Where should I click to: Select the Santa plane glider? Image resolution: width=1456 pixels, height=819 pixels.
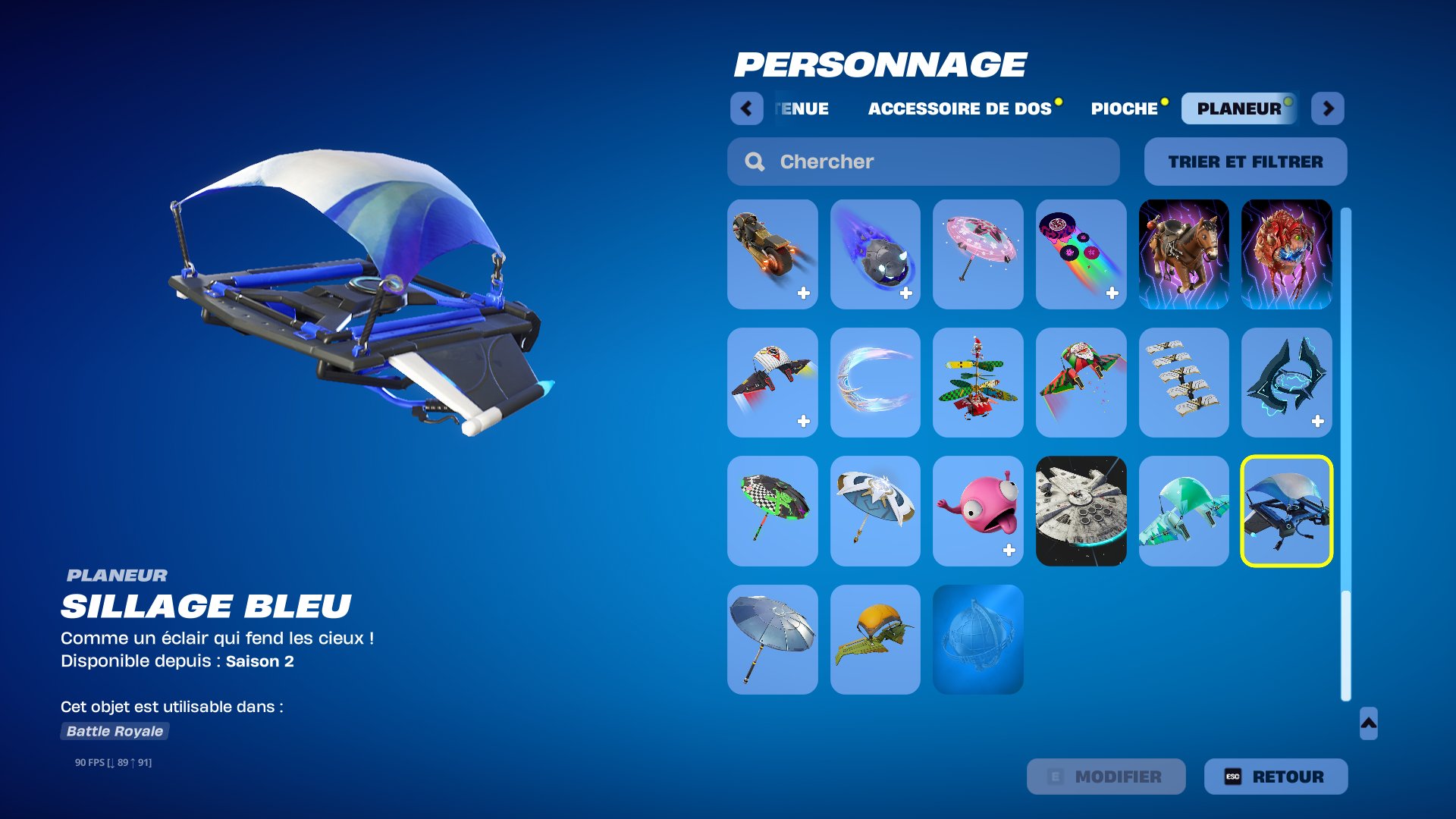[1081, 382]
